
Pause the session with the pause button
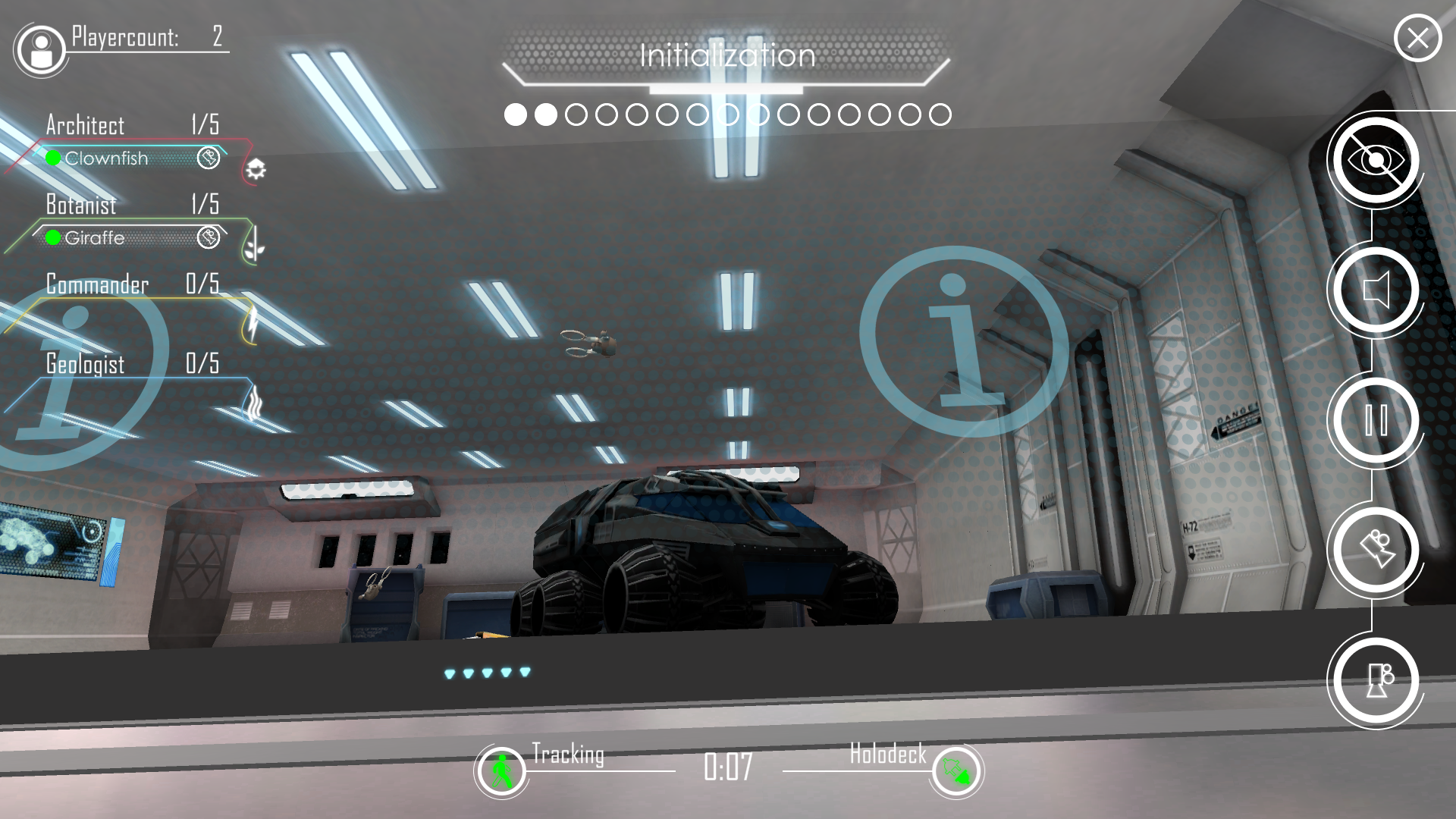[x=1376, y=420]
